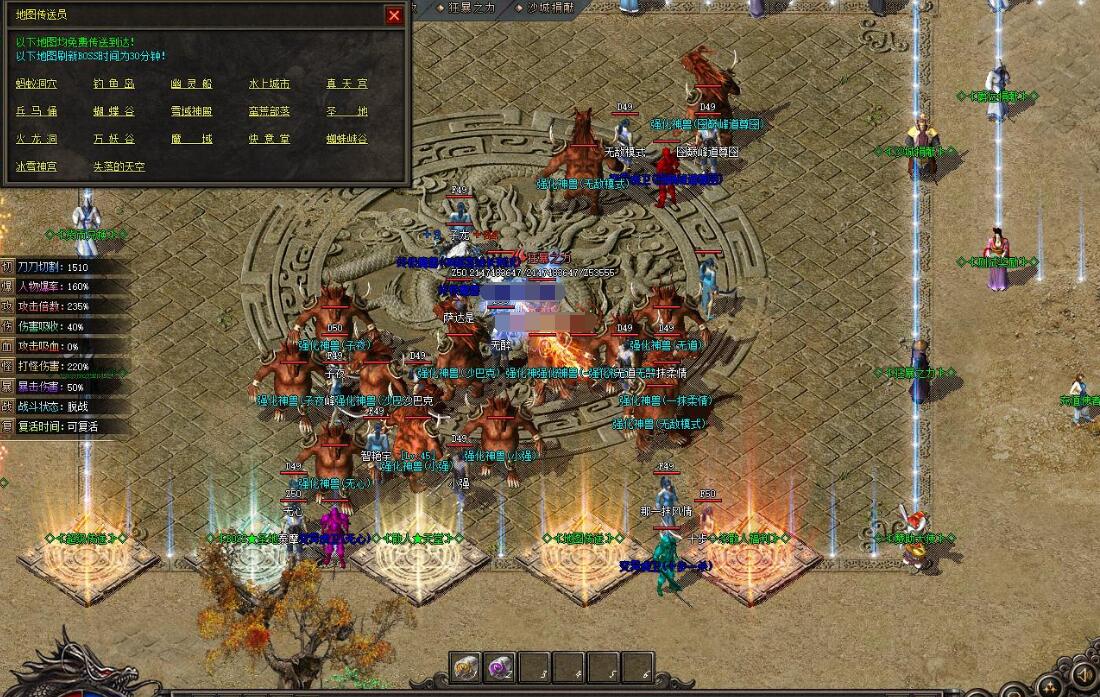
Task: Travel to 水上城市
Action: click(x=269, y=85)
